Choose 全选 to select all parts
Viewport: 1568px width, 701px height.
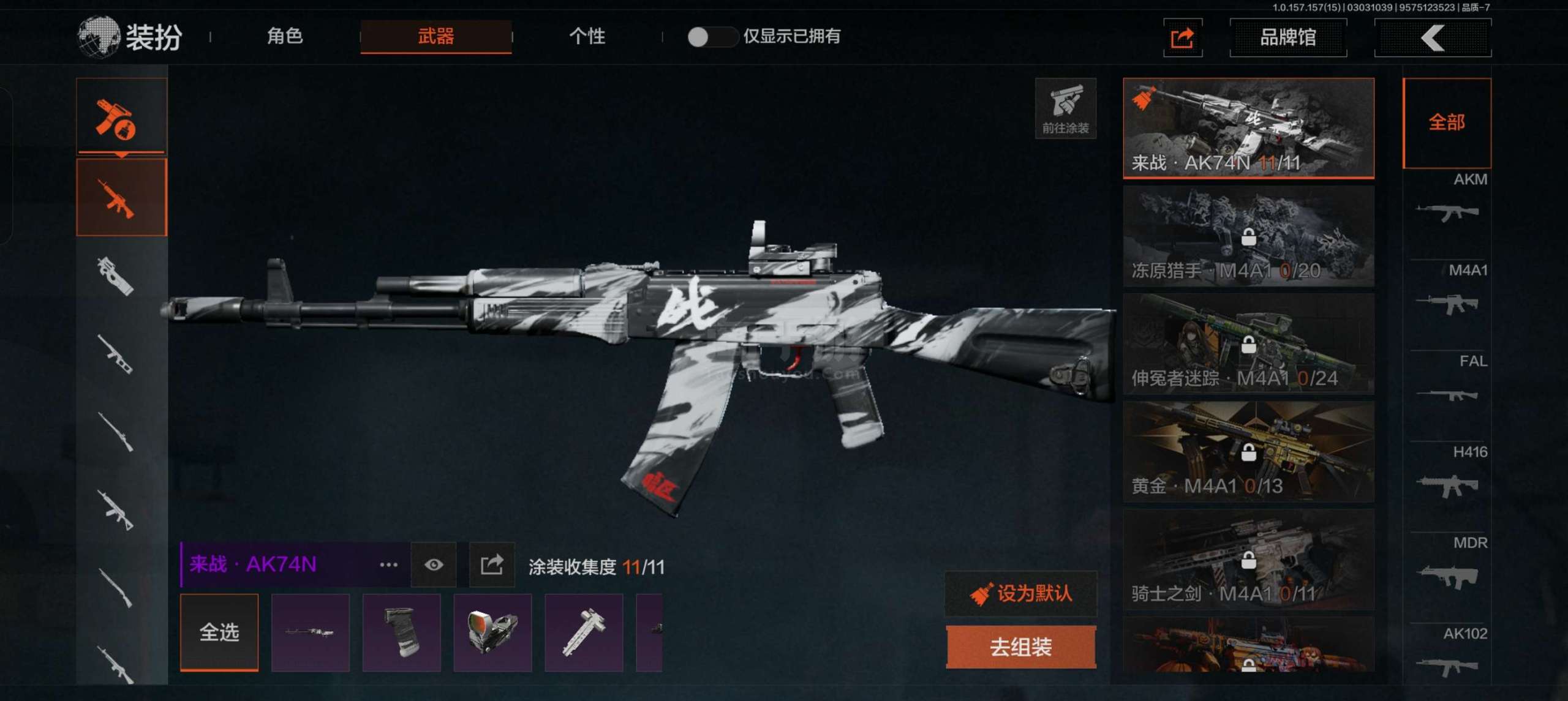(x=219, y=632)
